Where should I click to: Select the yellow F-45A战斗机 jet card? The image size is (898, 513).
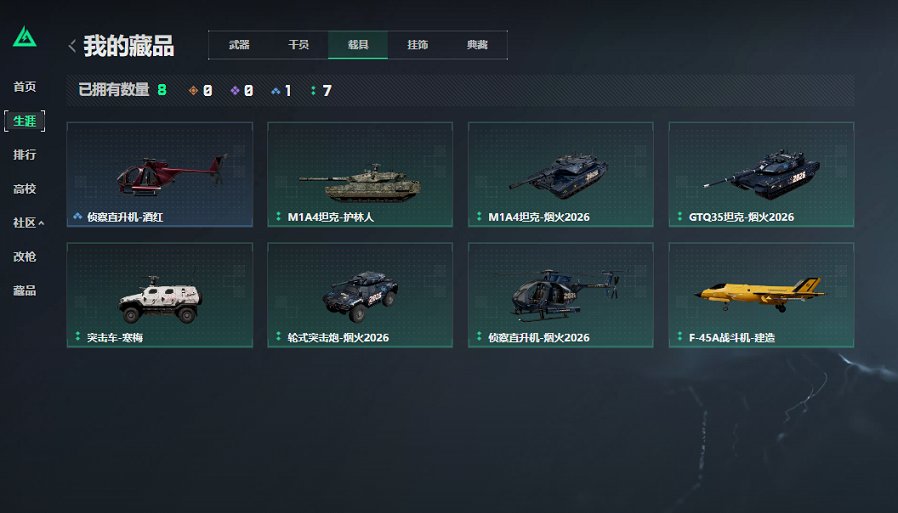coord(762,295)
